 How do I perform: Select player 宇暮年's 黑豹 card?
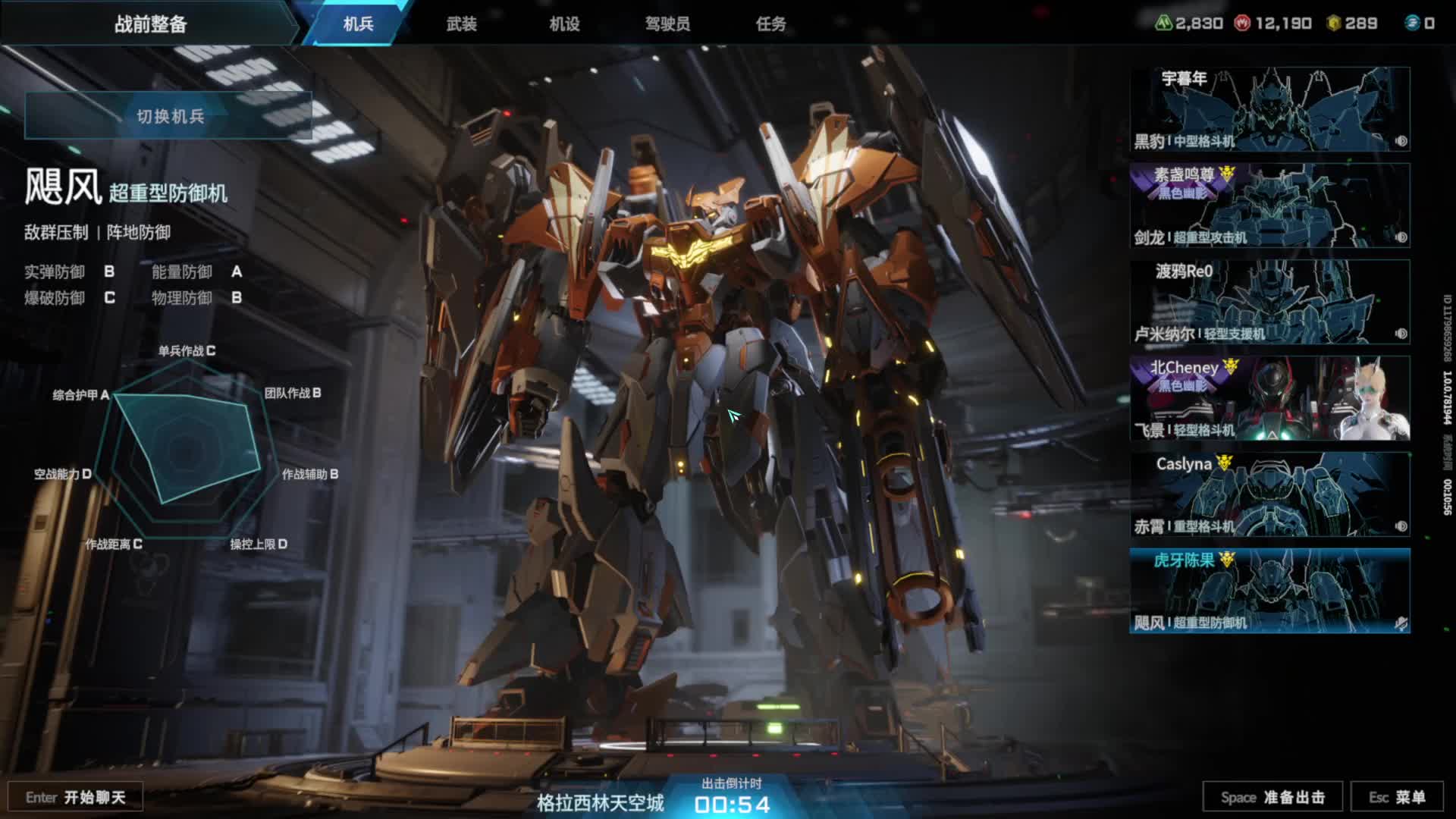pos(1269,109)
